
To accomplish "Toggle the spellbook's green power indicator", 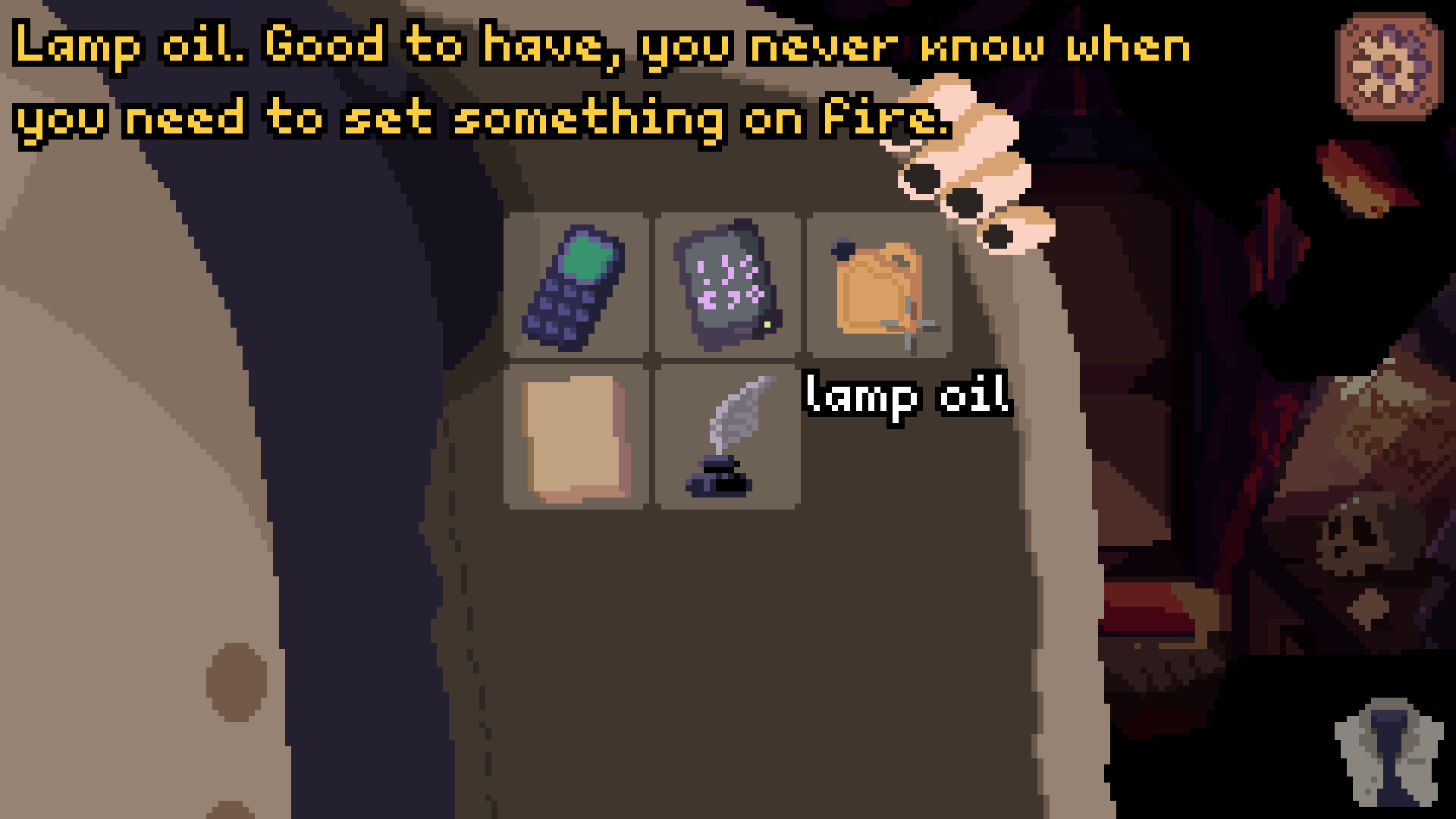I will click(767, 323).
